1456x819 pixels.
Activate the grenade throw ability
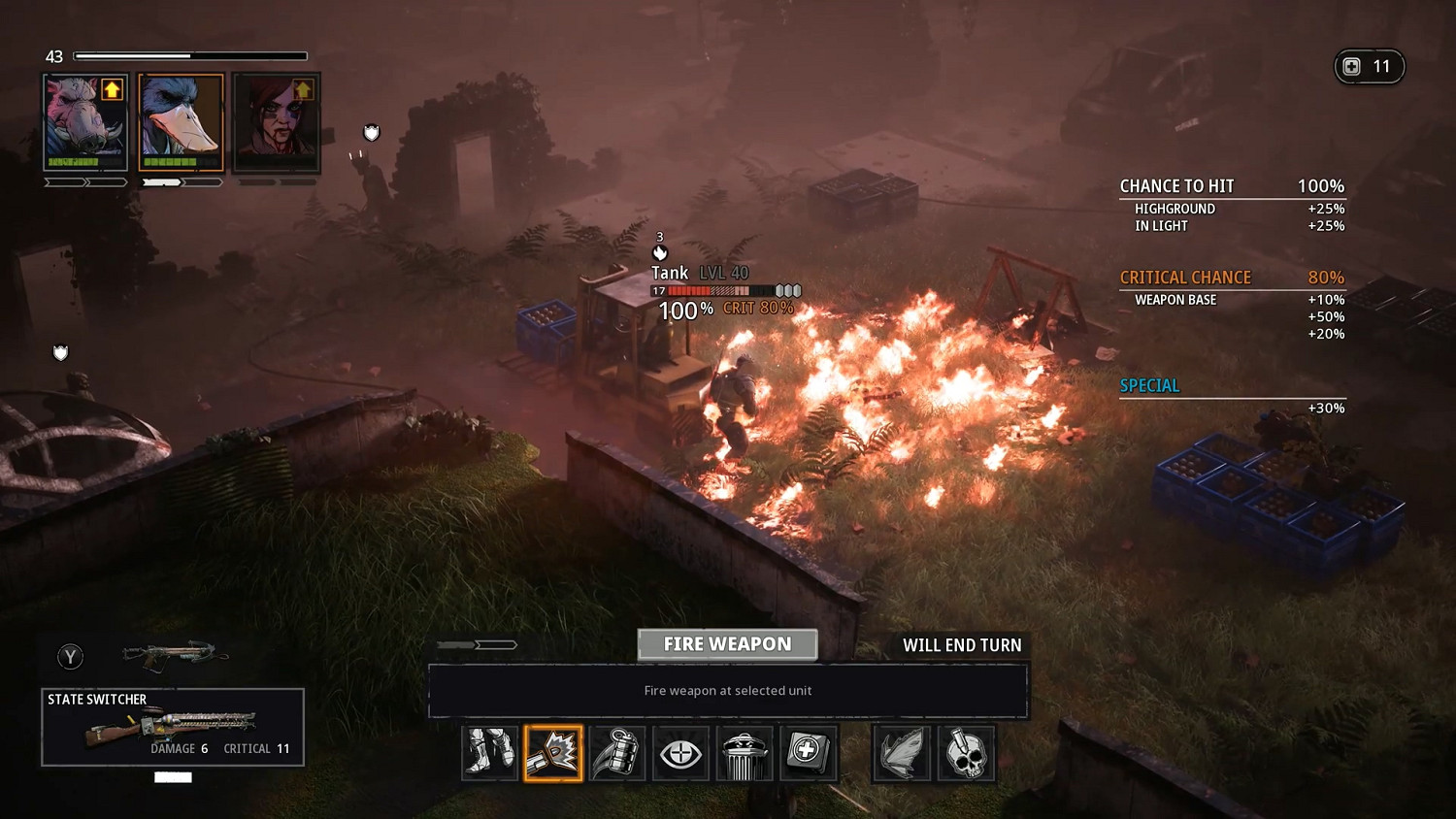click(617, 753)
